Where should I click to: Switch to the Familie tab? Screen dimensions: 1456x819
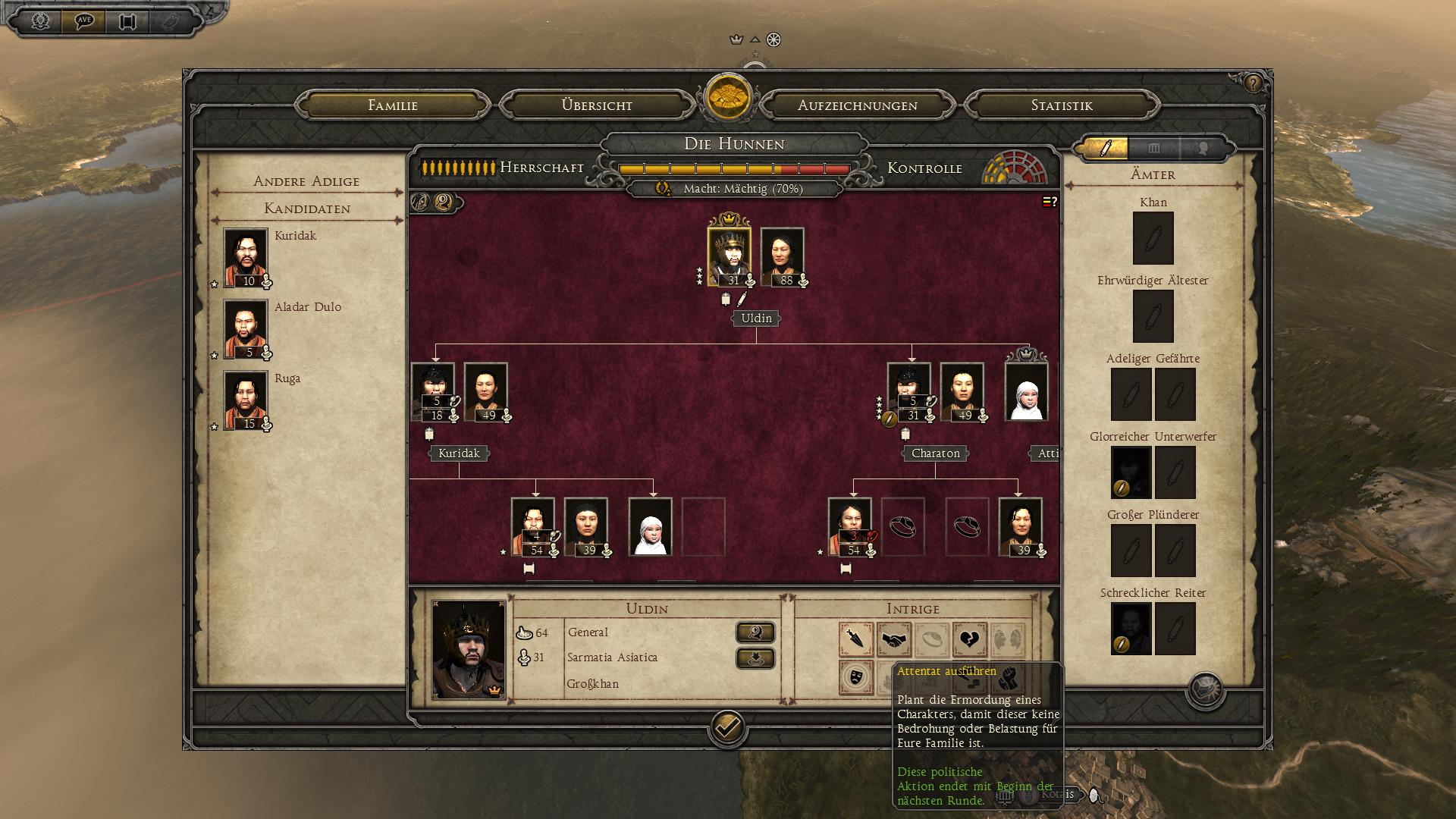pos(392,105)
